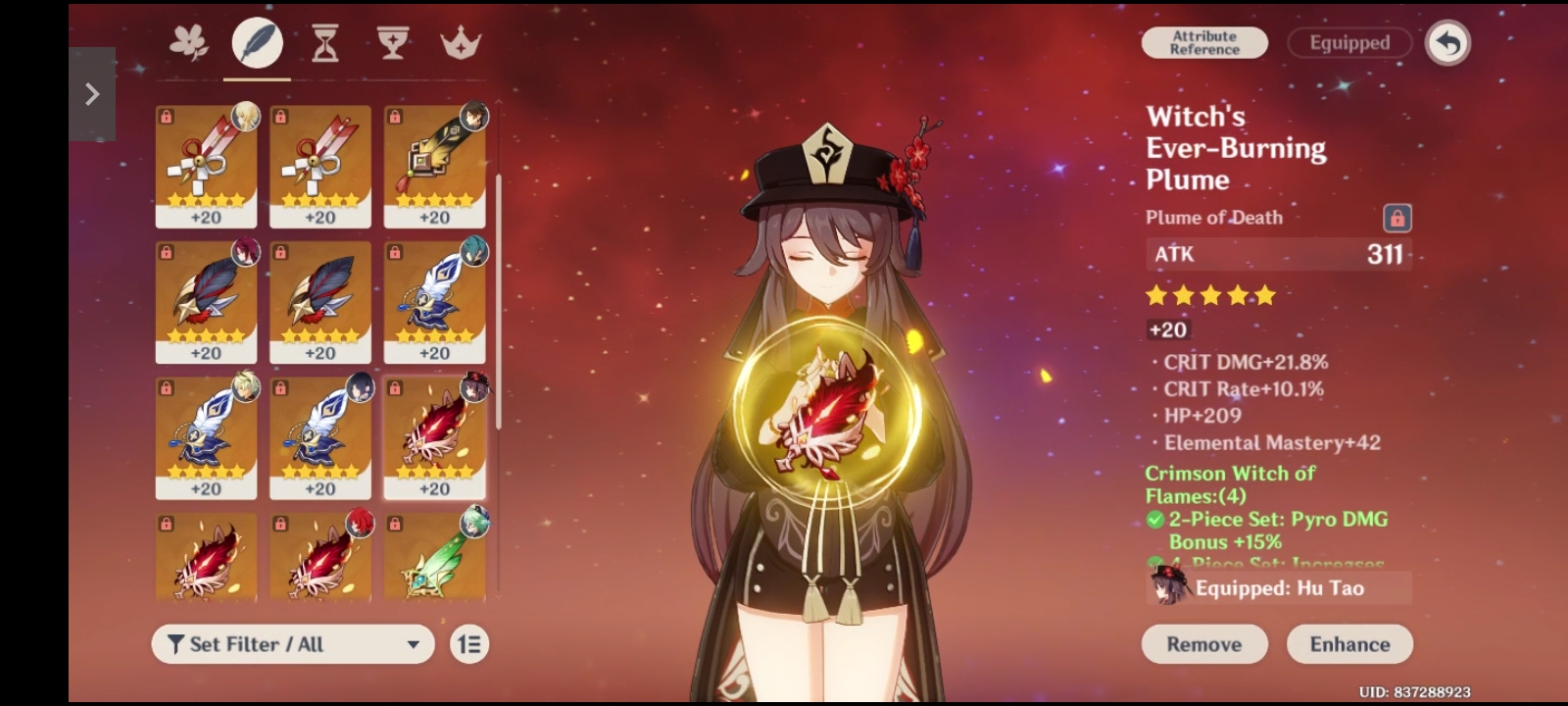Open the Goblet of Eonothem tab
The height and width of the screenshot is (706, 1568).
(x=394, y=43)
